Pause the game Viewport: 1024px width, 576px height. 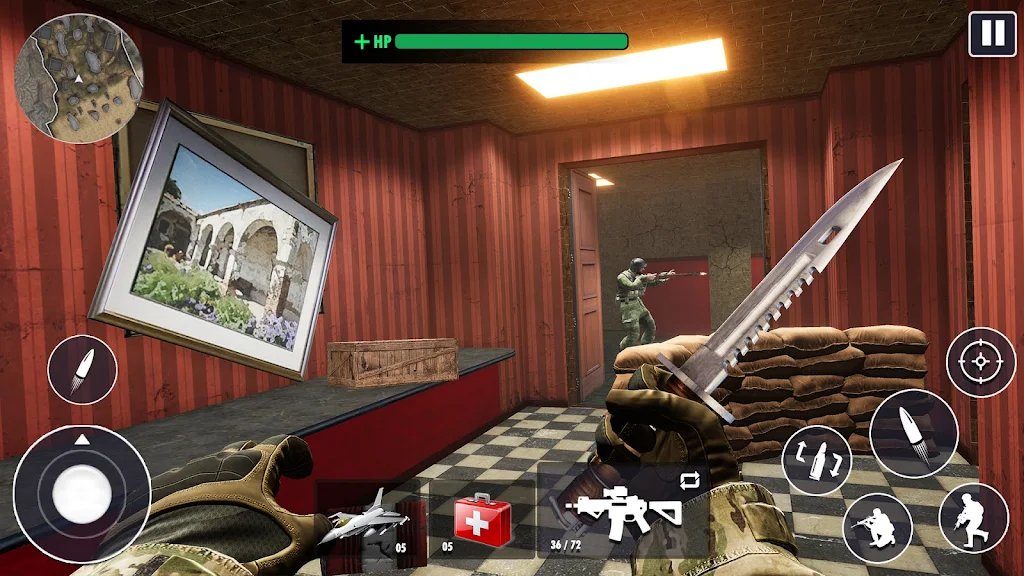tap(992, 34)
